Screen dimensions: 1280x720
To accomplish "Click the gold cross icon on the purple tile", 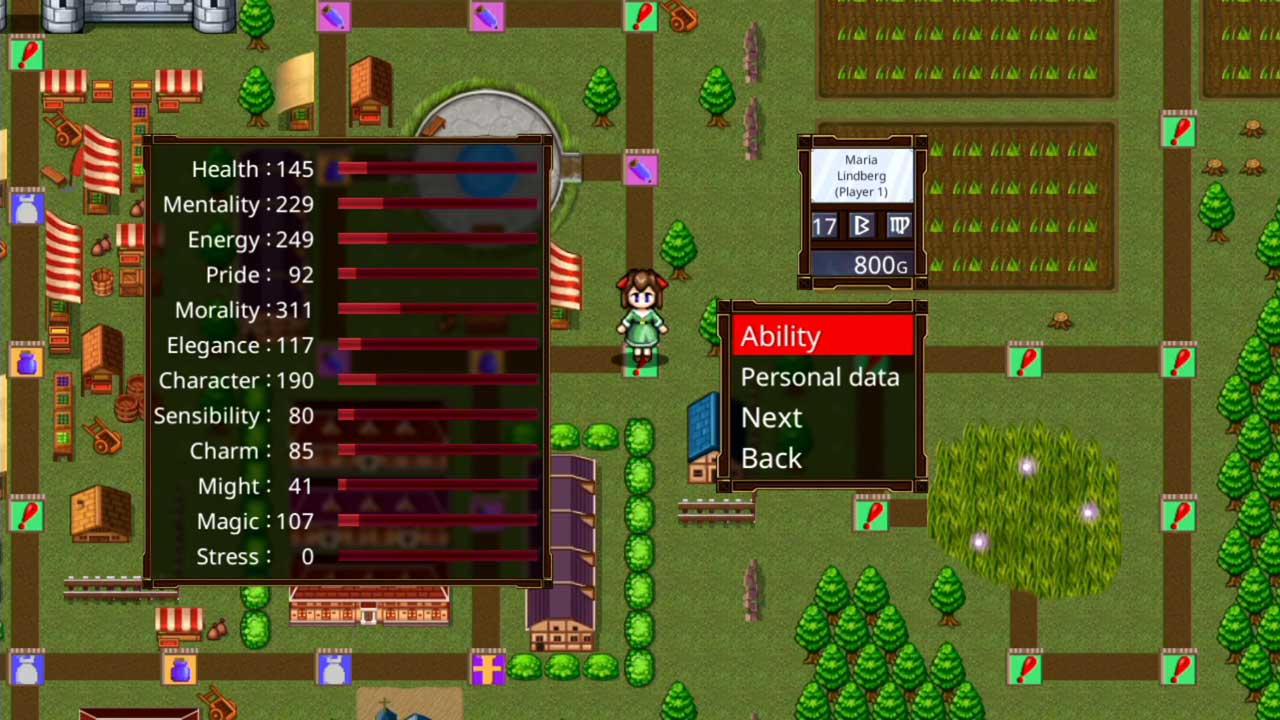I will [489, 670].
